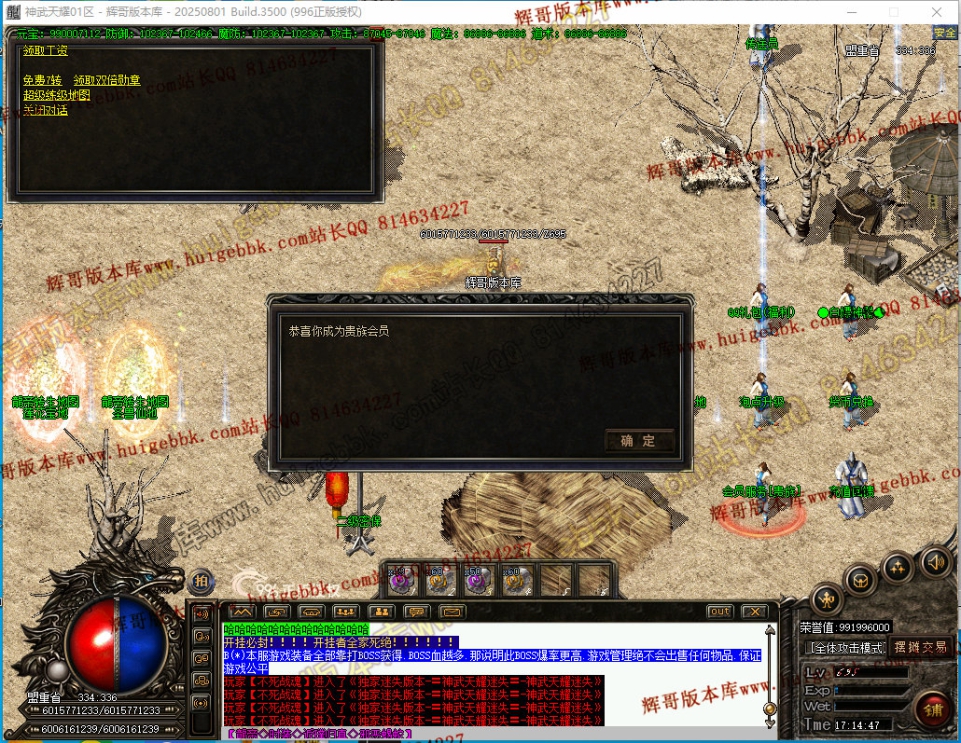Image resolution: width=961 pixels, height=743 pixels.
Task: Click the chat panel 'out' button
Action: tap(719, 611)
